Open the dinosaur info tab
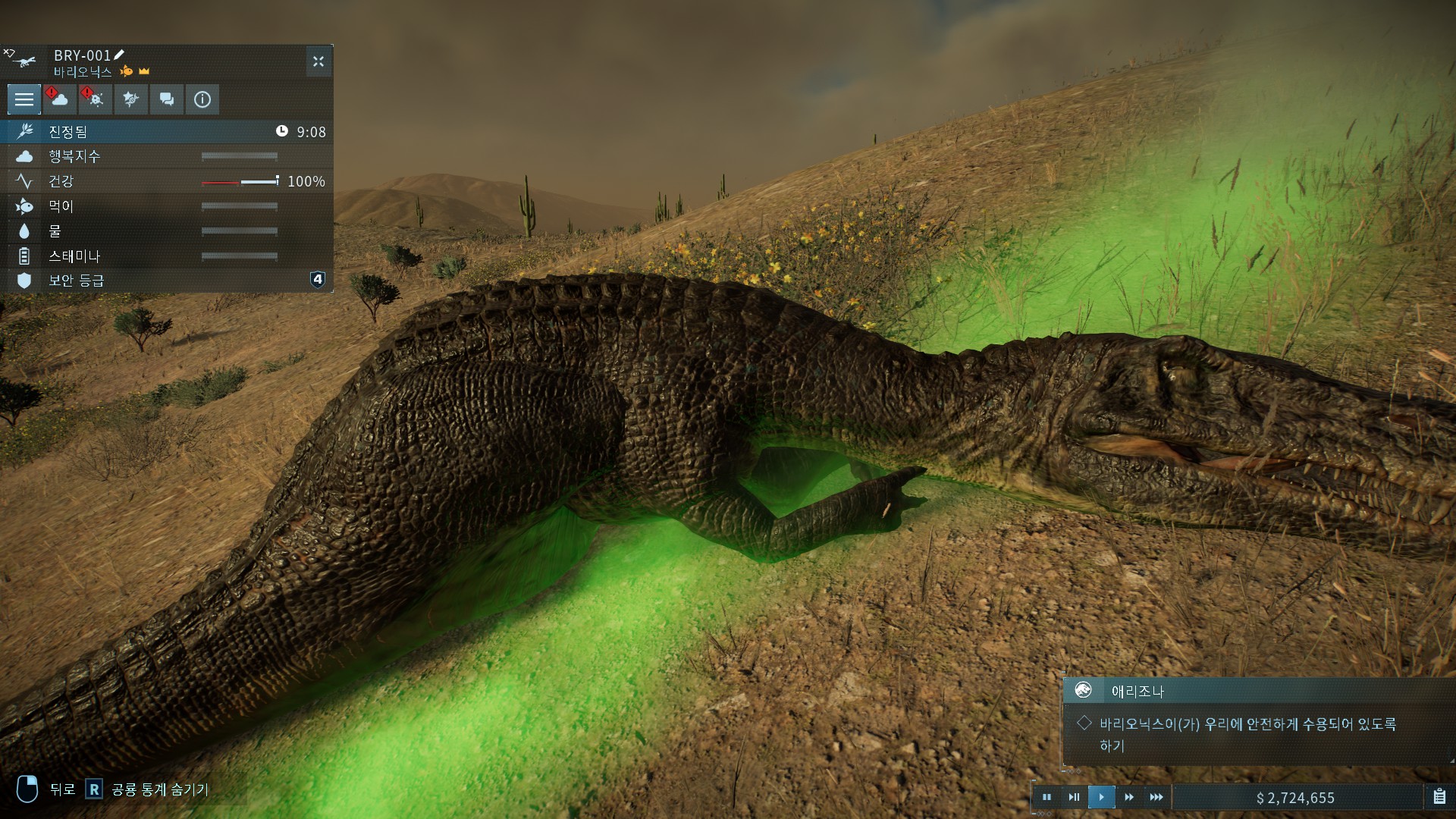1456x819 pixels. [x=202, y=99]
